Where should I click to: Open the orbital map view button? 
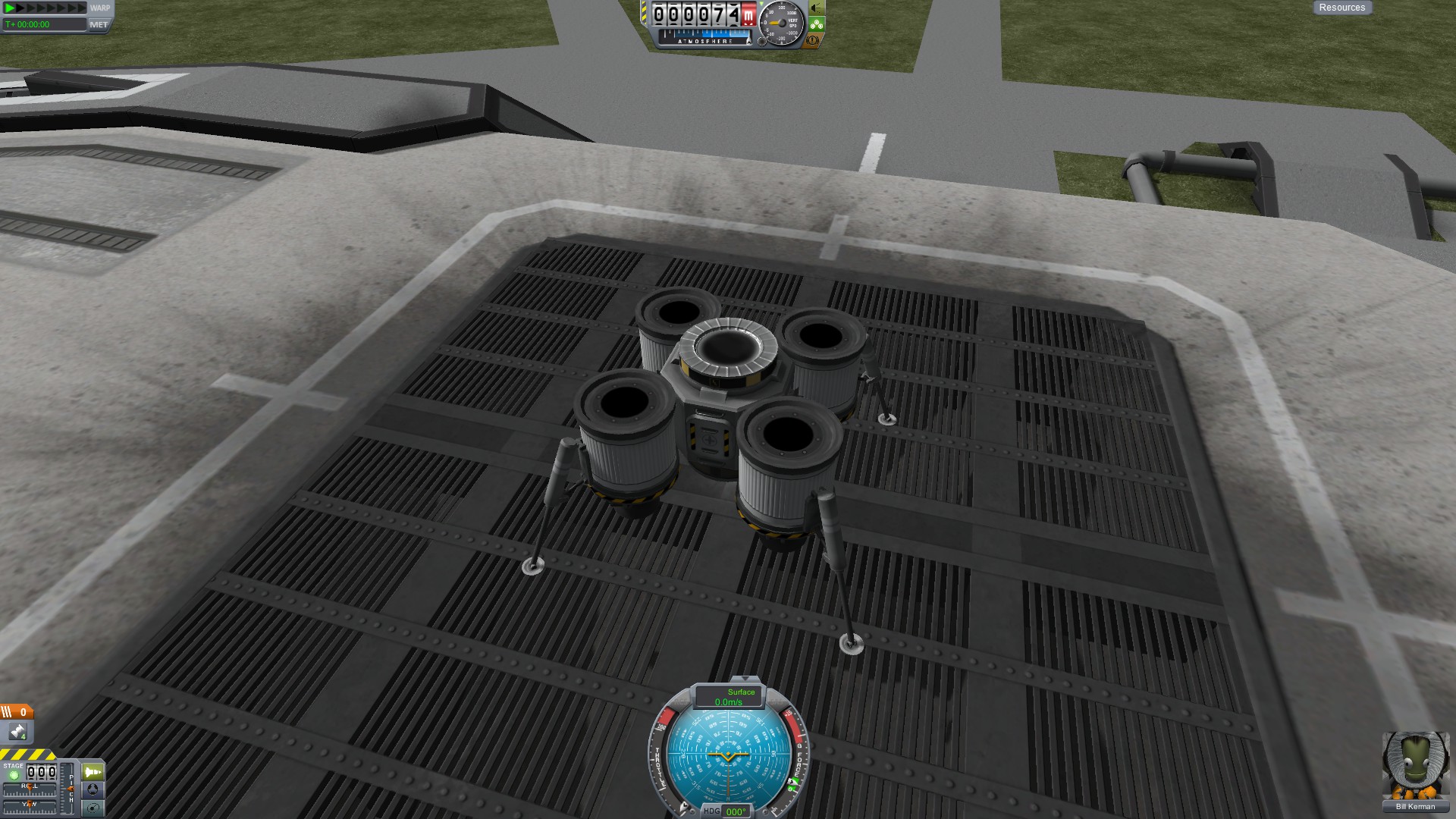click(93, 808)
